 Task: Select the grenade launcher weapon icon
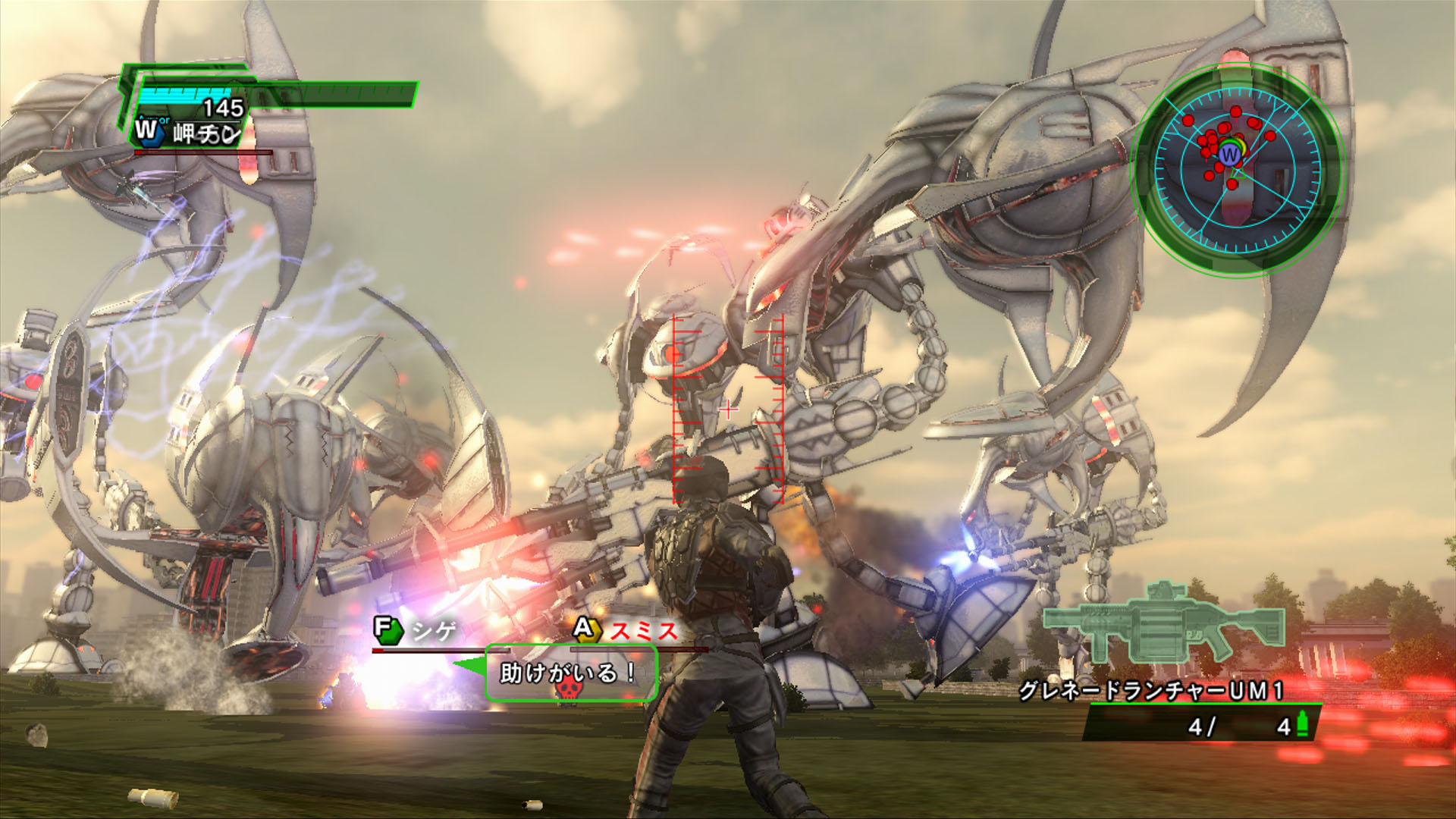click(x=1163, y=624)
